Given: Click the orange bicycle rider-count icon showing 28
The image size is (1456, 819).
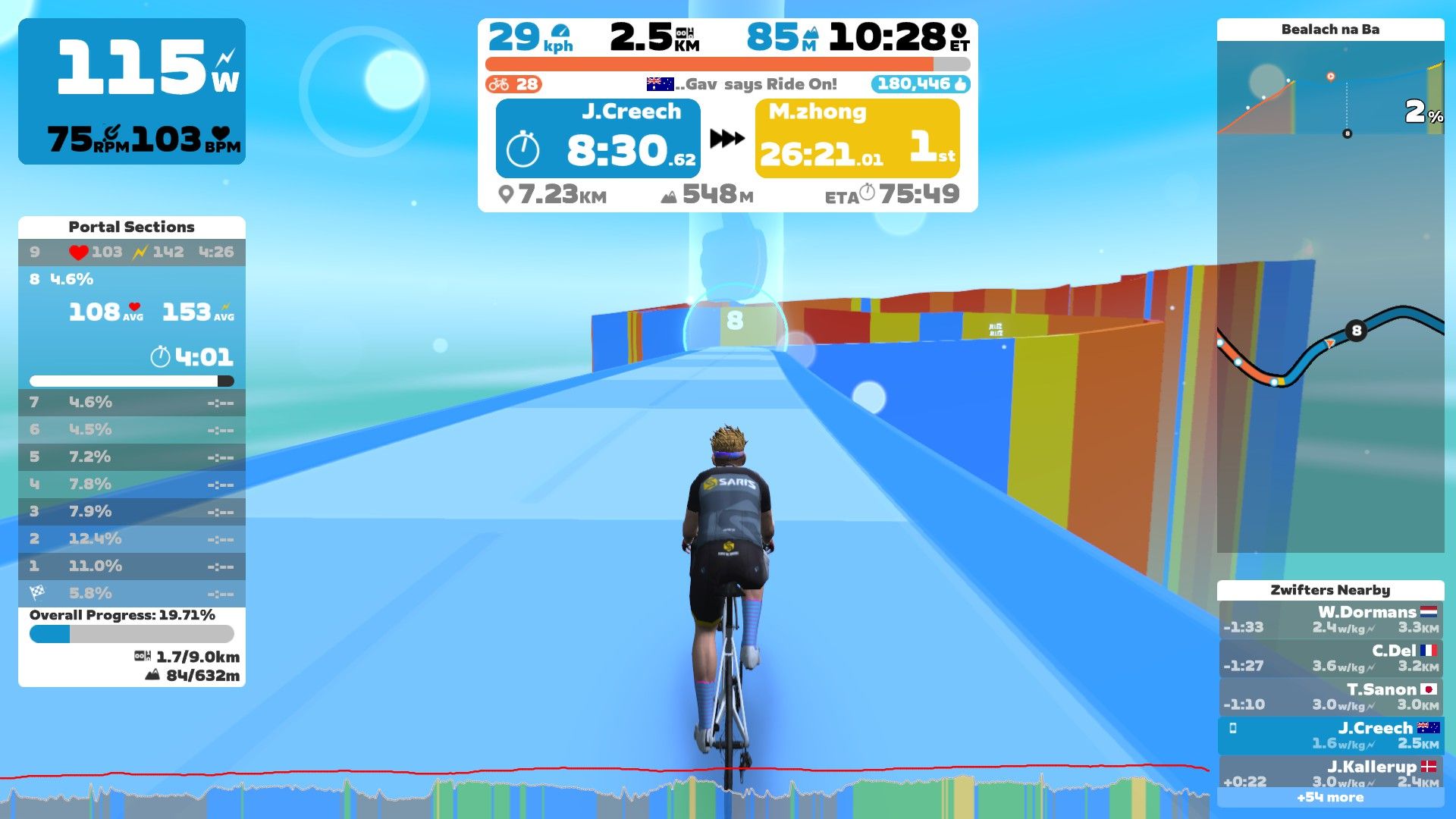Looking at the screenshot, I should tap(500, 84).
